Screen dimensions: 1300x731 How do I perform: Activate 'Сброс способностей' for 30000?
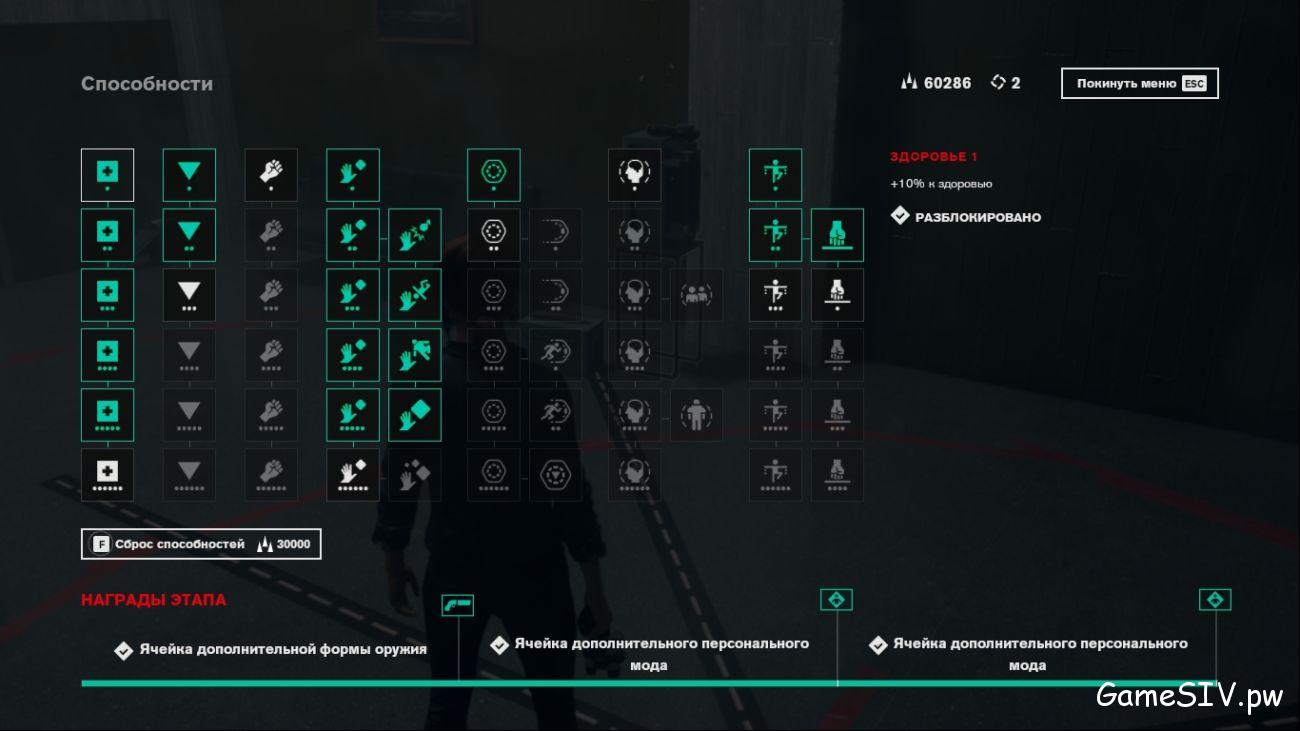(x=201, y=544)
